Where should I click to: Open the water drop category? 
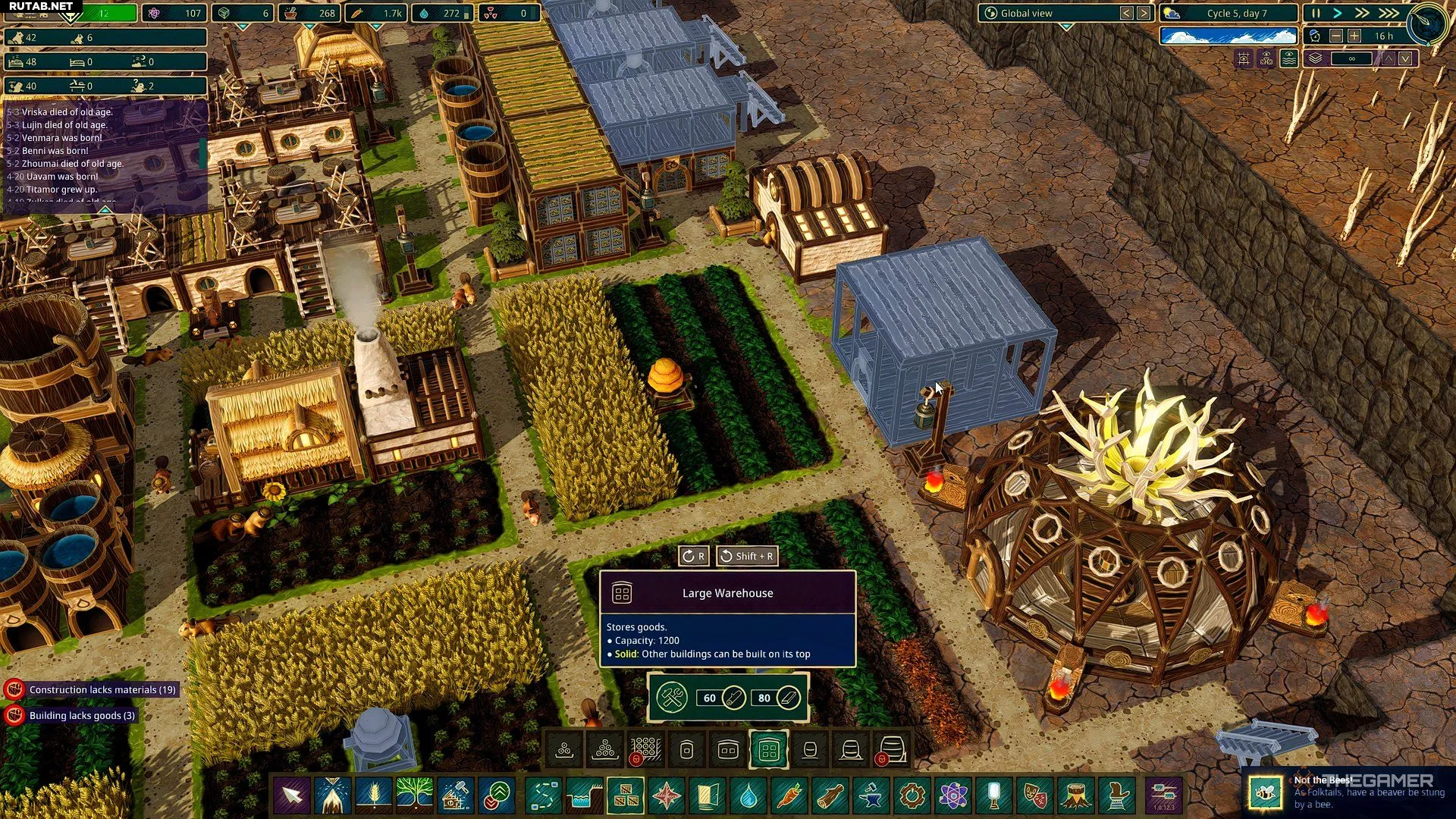(x=748, y=795)
